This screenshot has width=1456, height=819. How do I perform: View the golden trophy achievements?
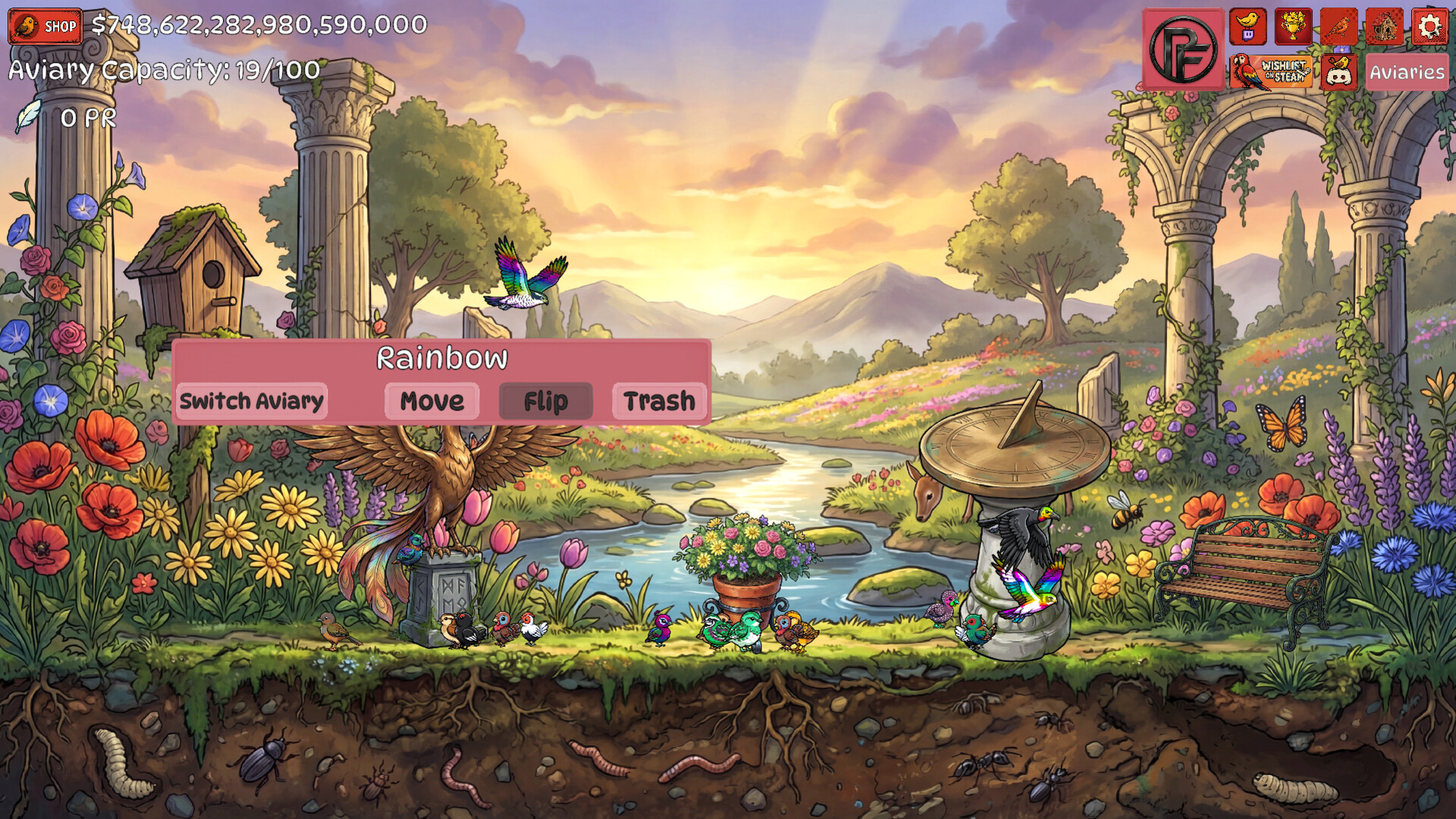click(1293, 27)
